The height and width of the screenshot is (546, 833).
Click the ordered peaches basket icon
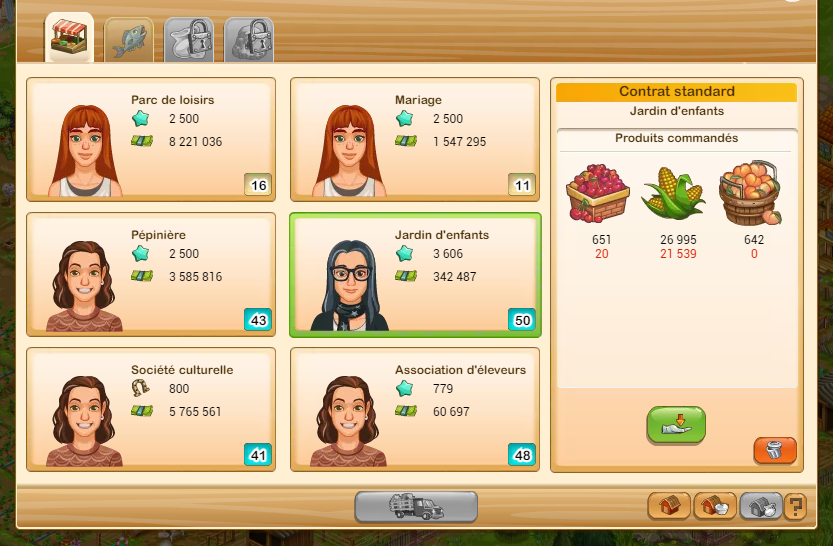748,192
